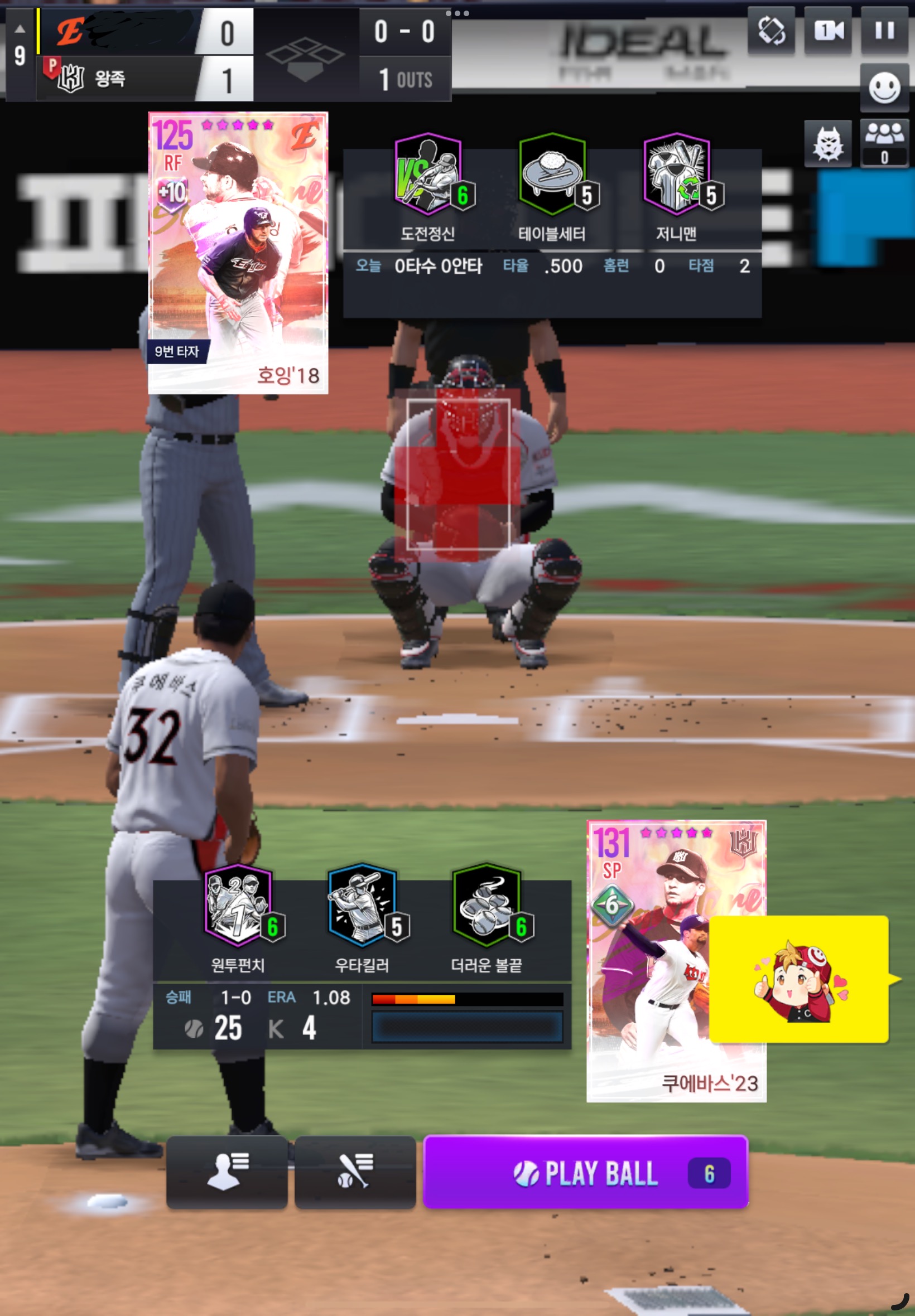This screenshot has height=1316, width=915.
Task: Show the spectators list icon
Action: 884,143
